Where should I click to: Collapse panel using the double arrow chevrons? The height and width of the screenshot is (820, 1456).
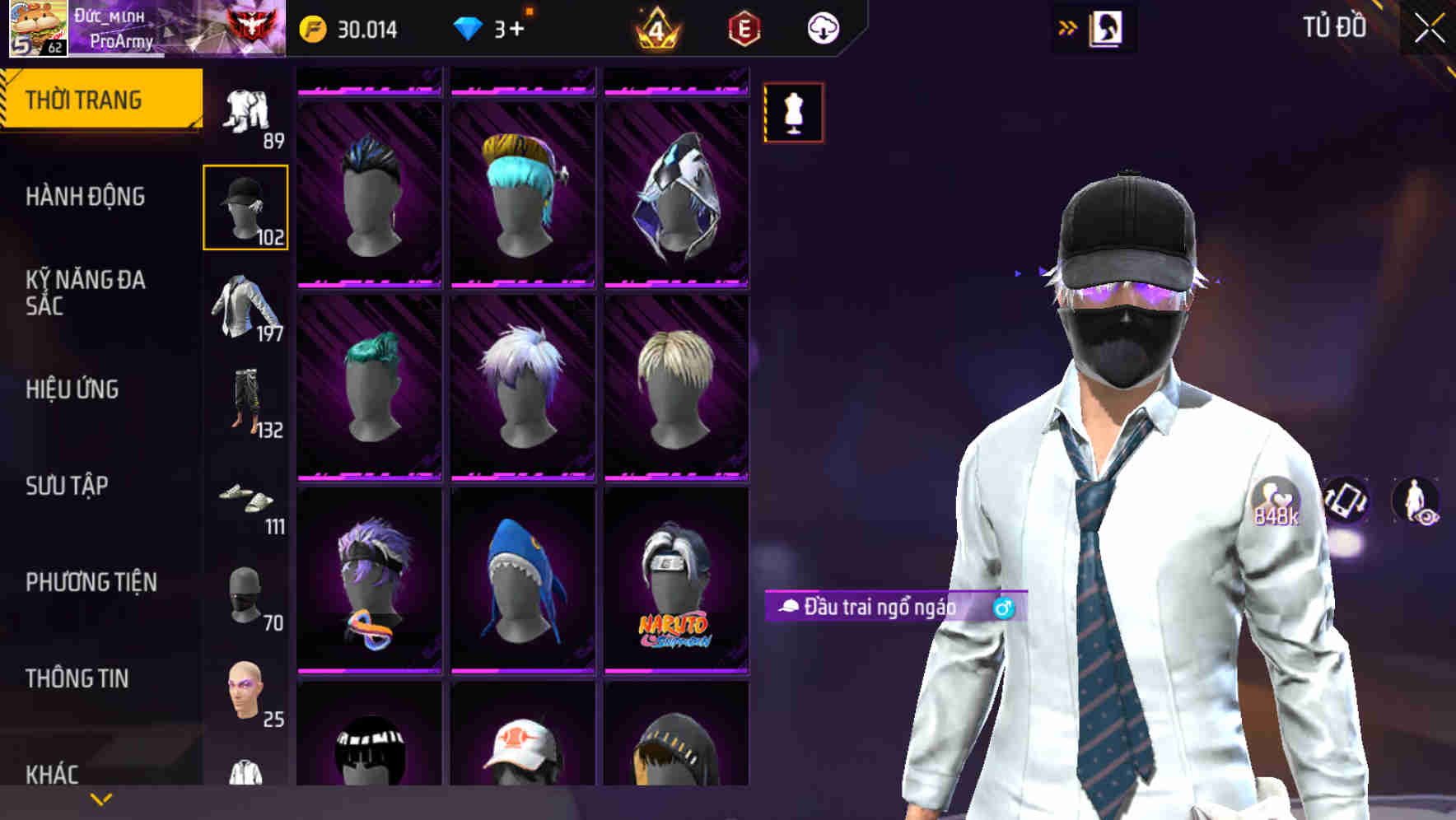pyautogui.click(x=1068, y=27)
